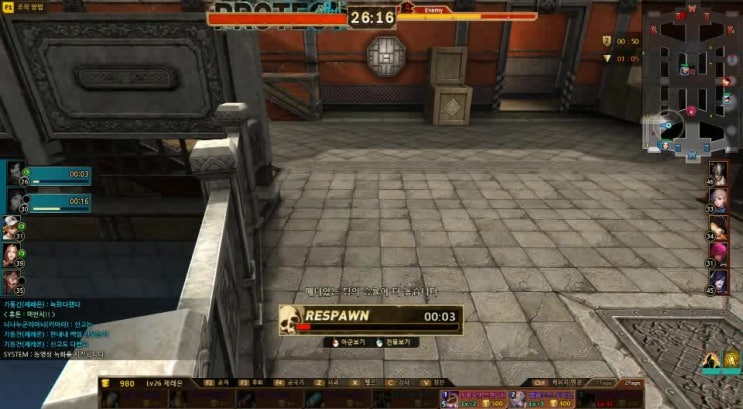Select the level 45 enemy portrait
This screenshot has width=743, height=409.
pyautogui.click(x=719, y=279)
